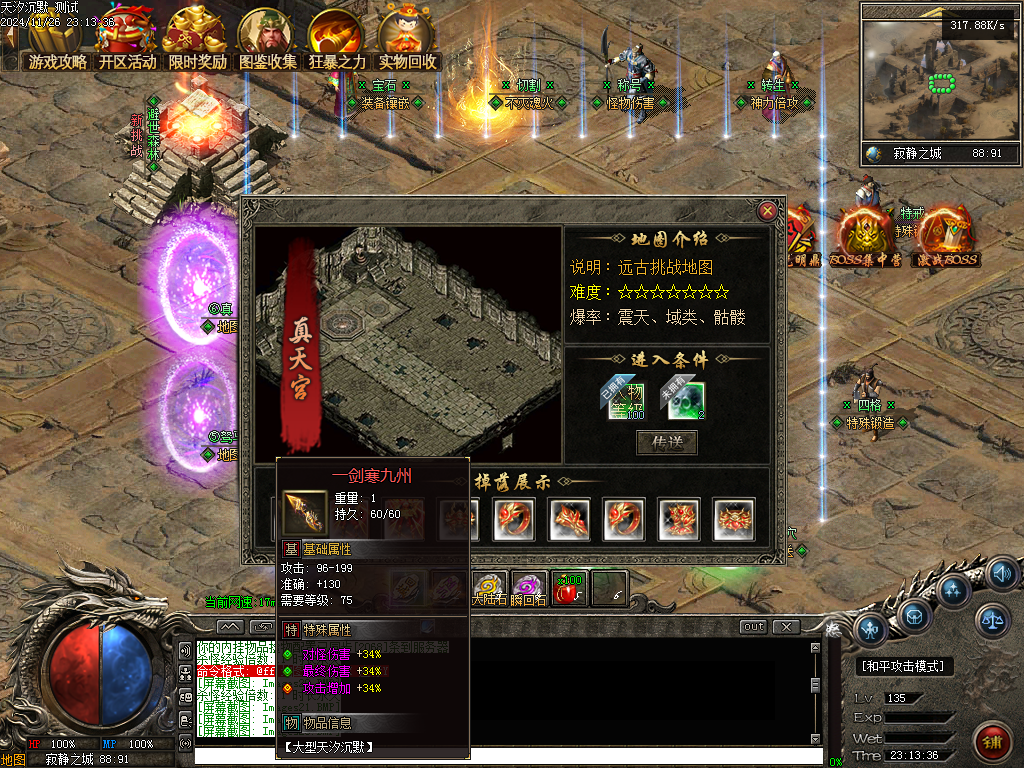Open the BOSS集中营 menu
The height and width of the screenshot is (768, 1024).
[866, 236]
